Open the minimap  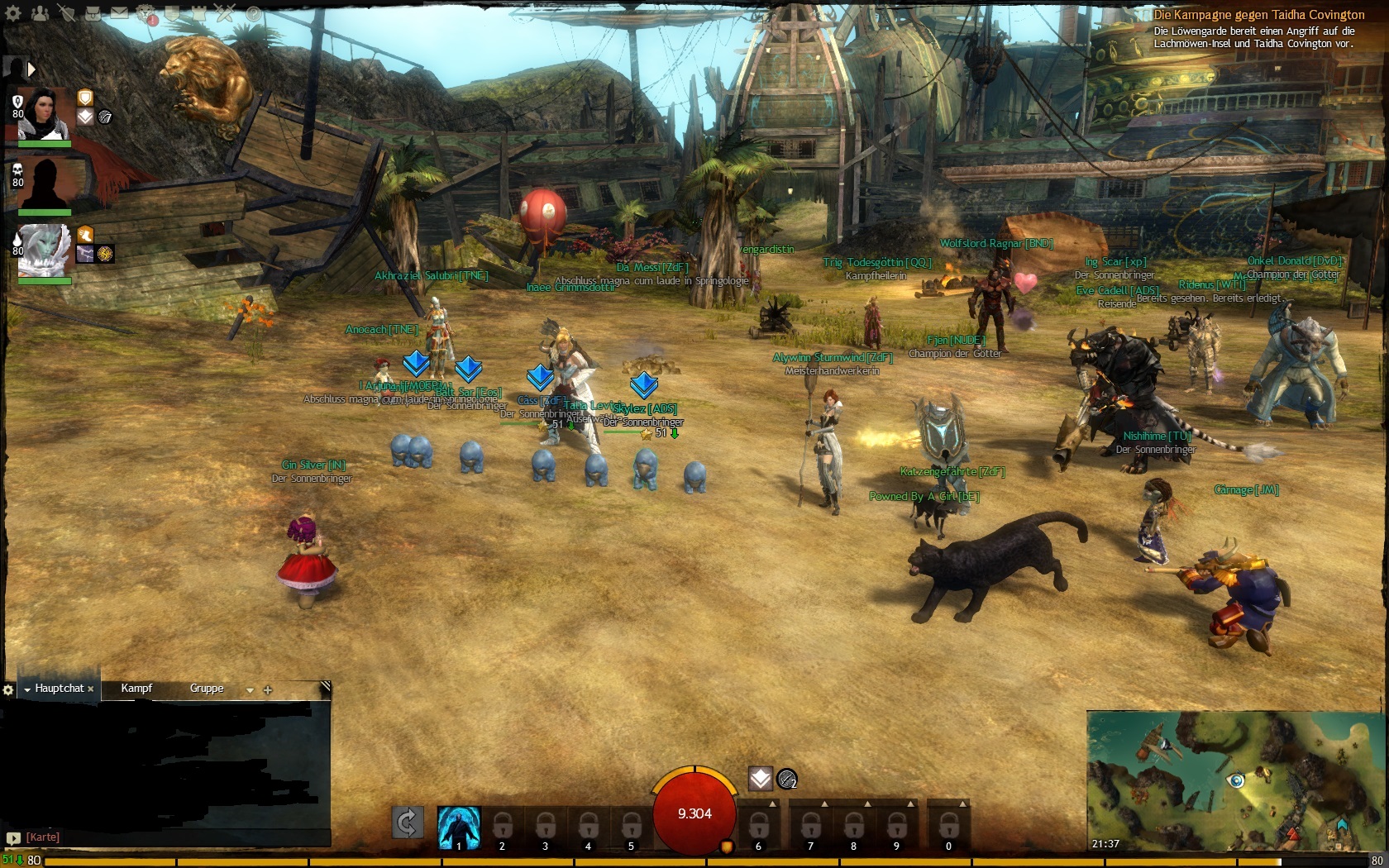point(1234,781)
